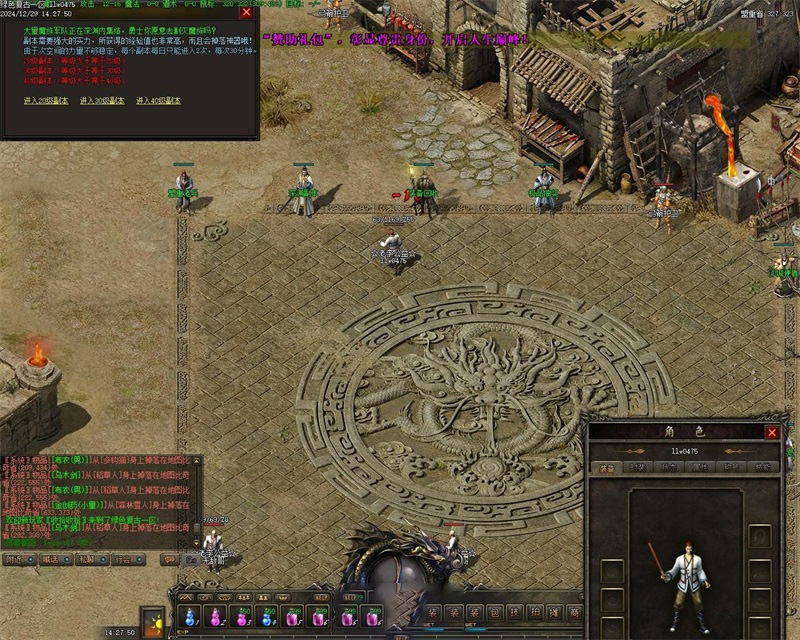The width and height of the screenshot is (800, 640).
Task: Open the skills menu via 技 button
Action: (x=514, y=613)
